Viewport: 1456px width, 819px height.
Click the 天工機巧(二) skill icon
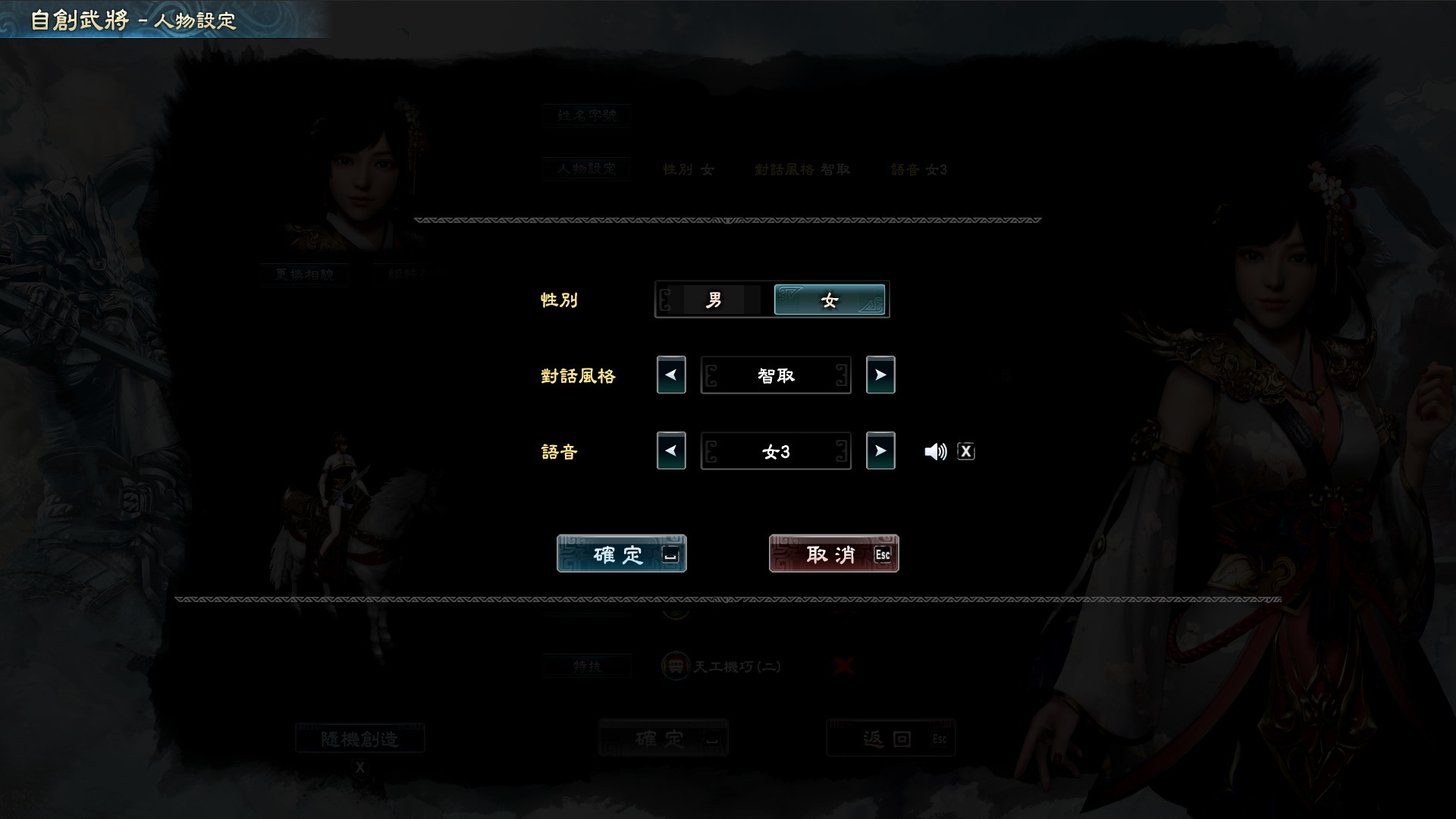tap(674, 666)
